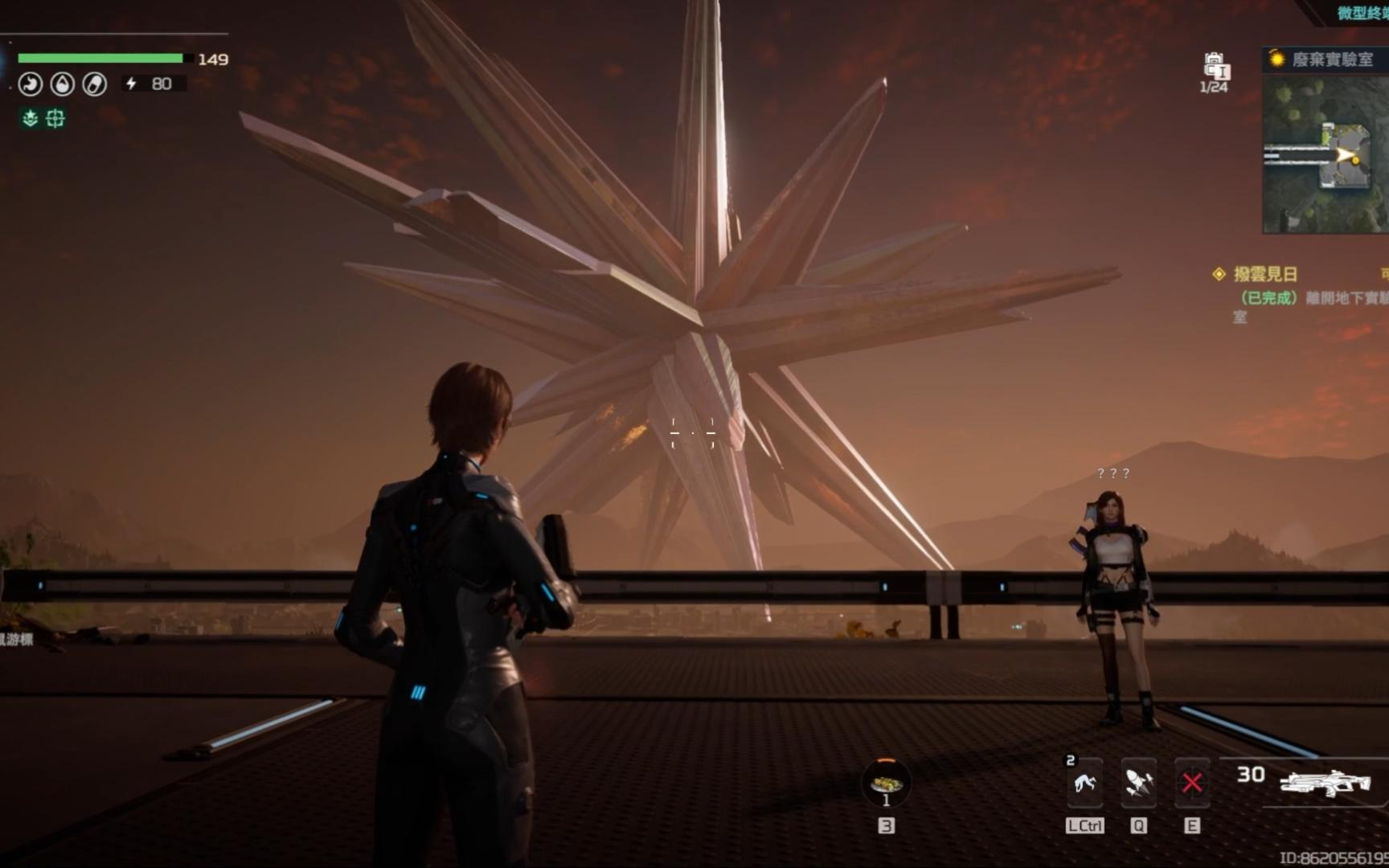Click the hunger stomach status icon
The height and width of the screenshot is (868, 1389).
31,84
